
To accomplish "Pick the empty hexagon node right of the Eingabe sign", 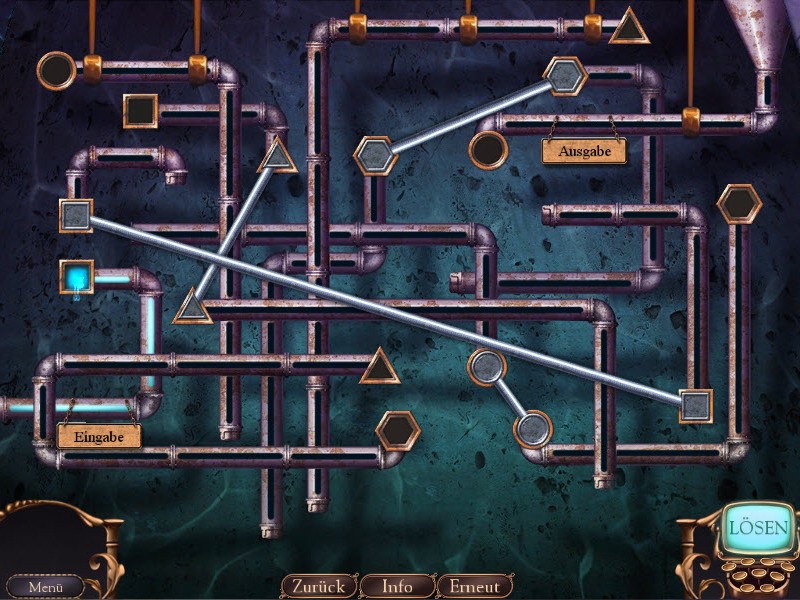I will point(397,430).
